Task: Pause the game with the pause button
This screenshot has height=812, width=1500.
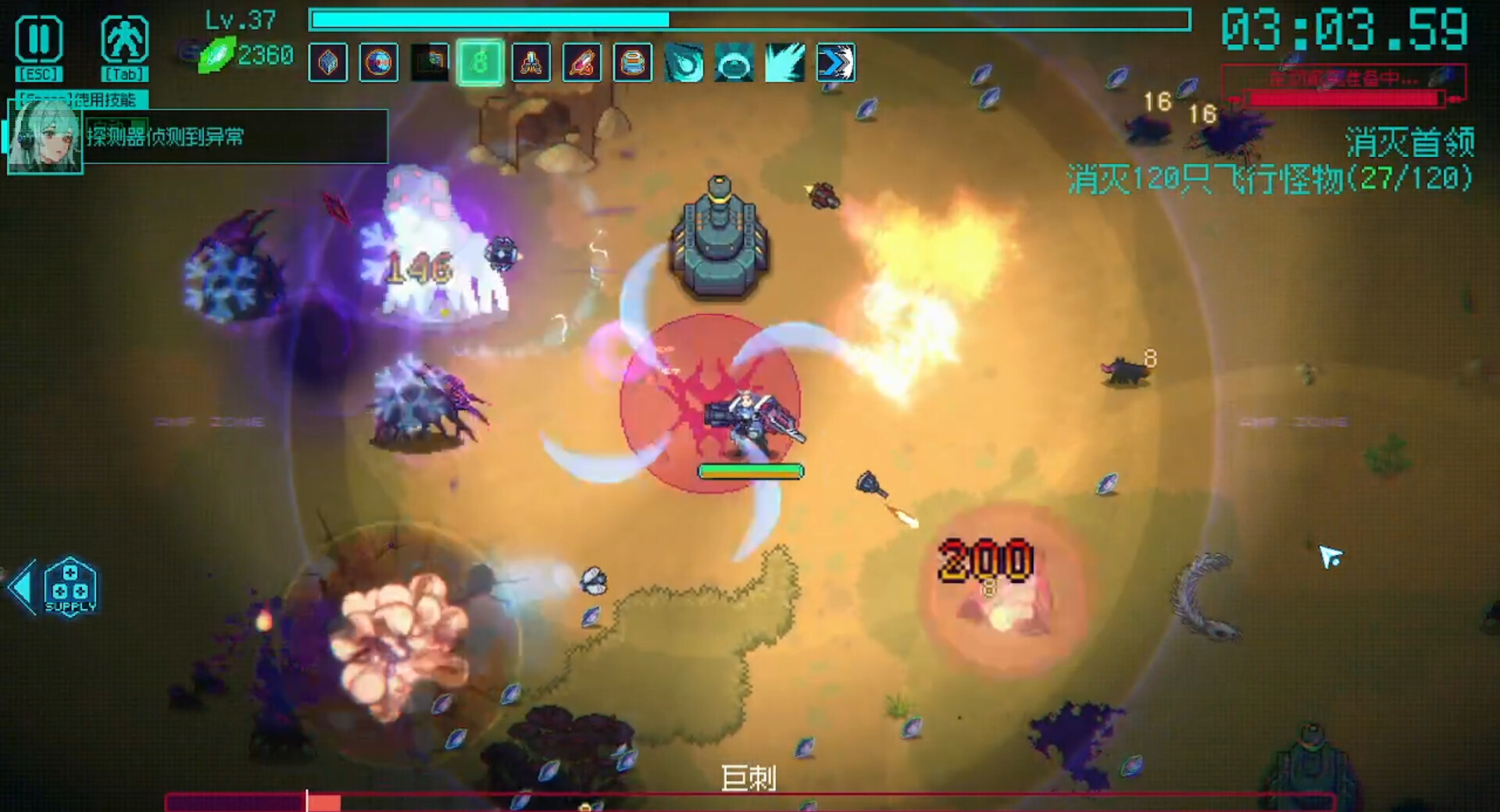Action: coord(38,39)
